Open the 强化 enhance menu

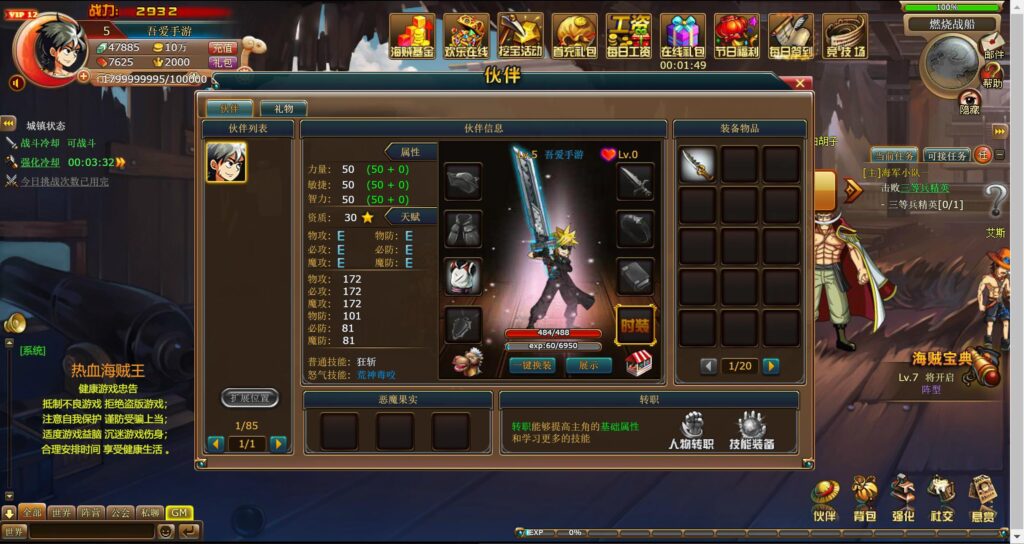[x=903, y=499]
